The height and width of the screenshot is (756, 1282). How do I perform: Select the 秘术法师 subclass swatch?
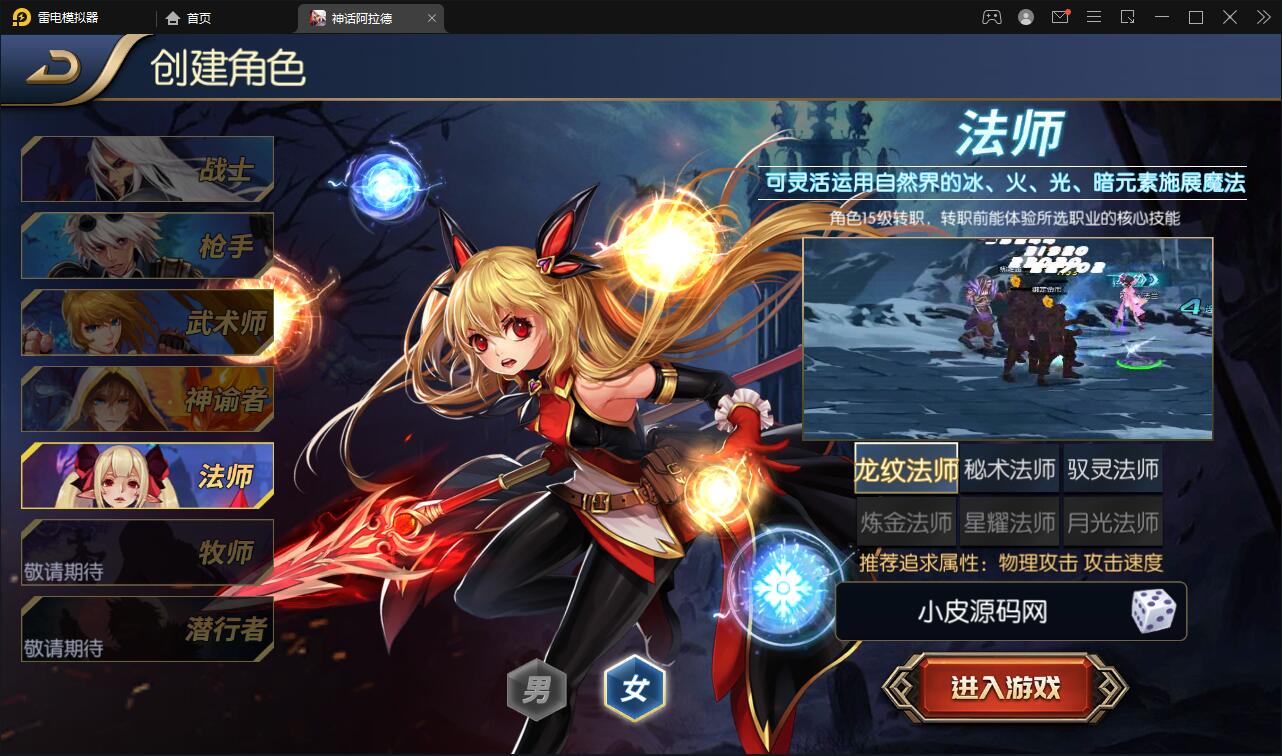(x=1008, y=468)
